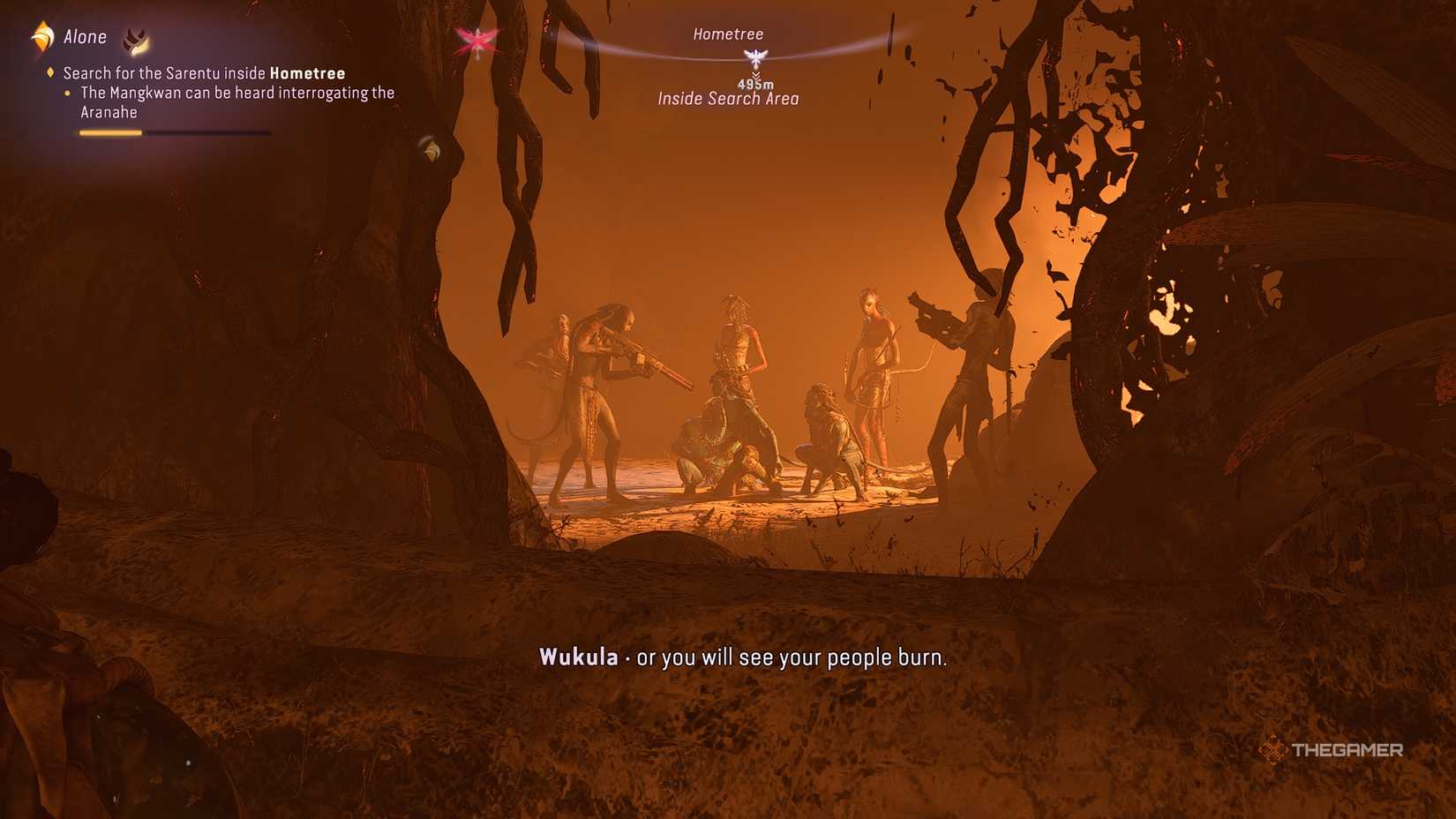The image size is (1456, 819).
Task: Select the Hometree label at top
Action: click(x=728, y=34)
